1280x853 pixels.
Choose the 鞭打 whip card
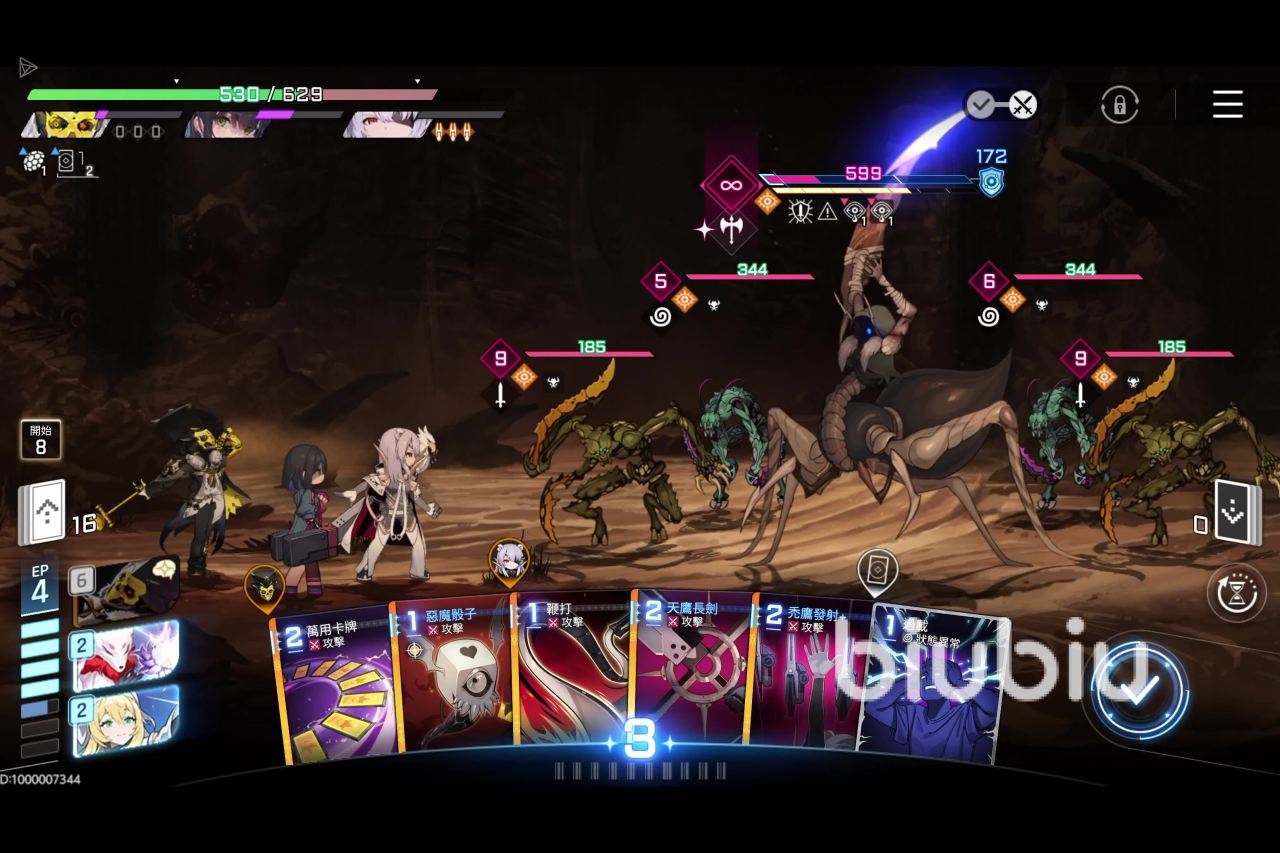coord(572,675)
